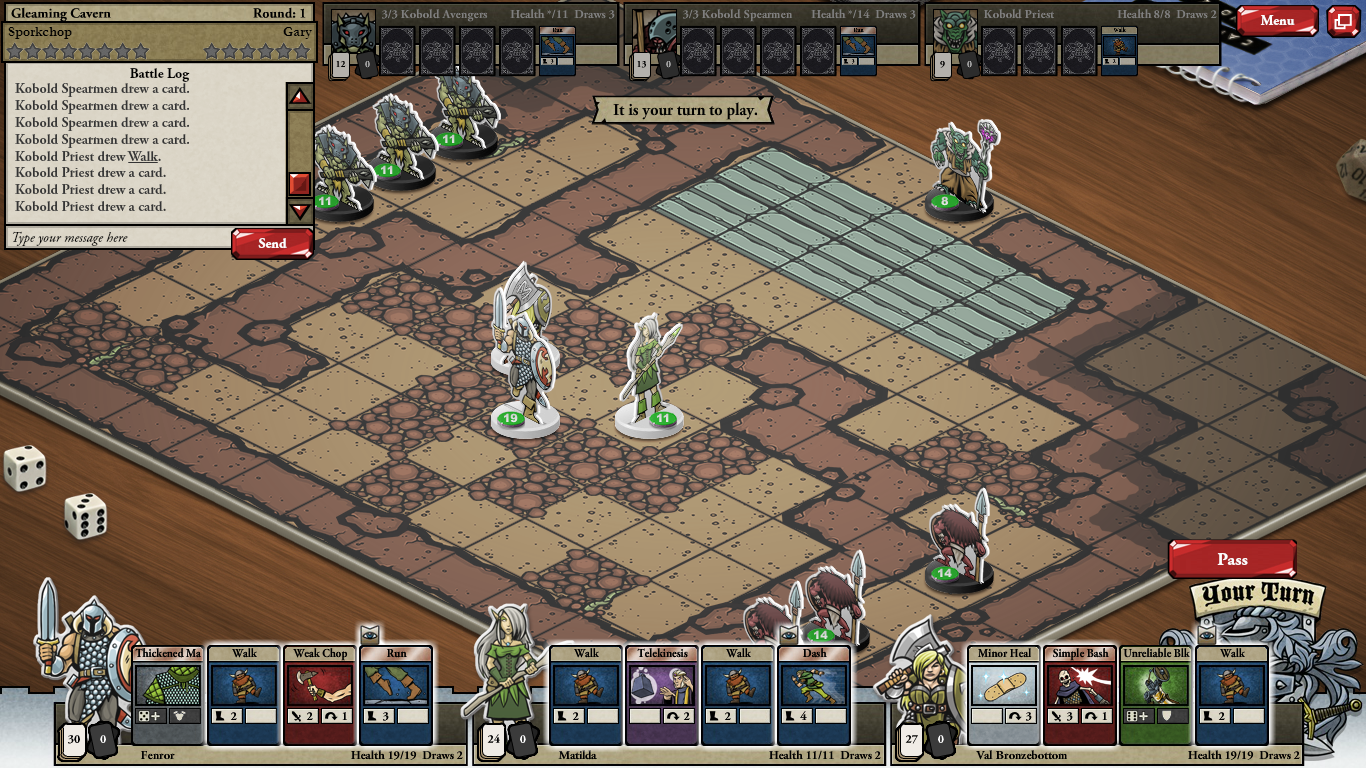Send the chat message
The width and height of the screenshot is (1366, 768).
(272, 243)
